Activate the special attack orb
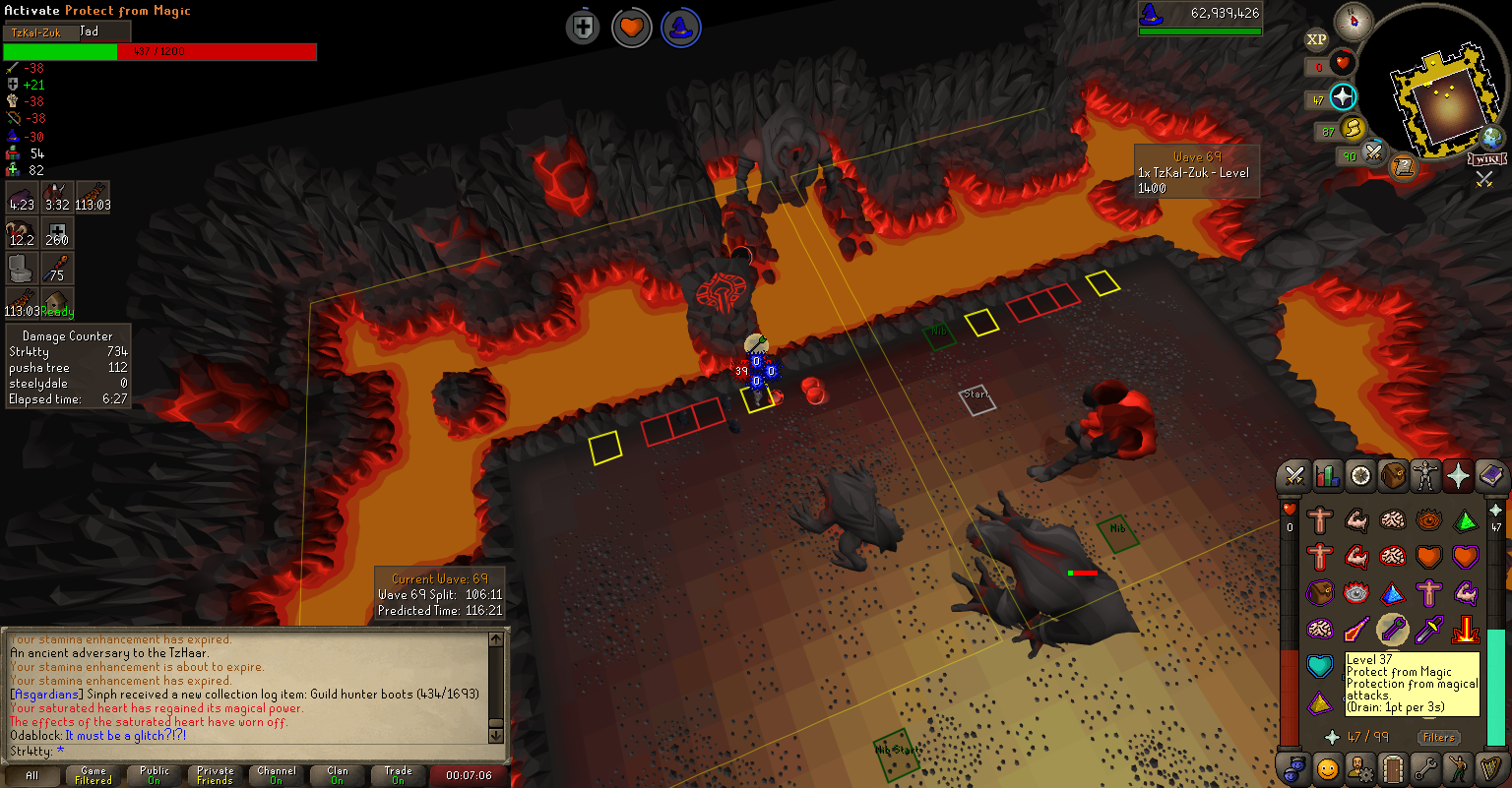 coord(1372,152)
